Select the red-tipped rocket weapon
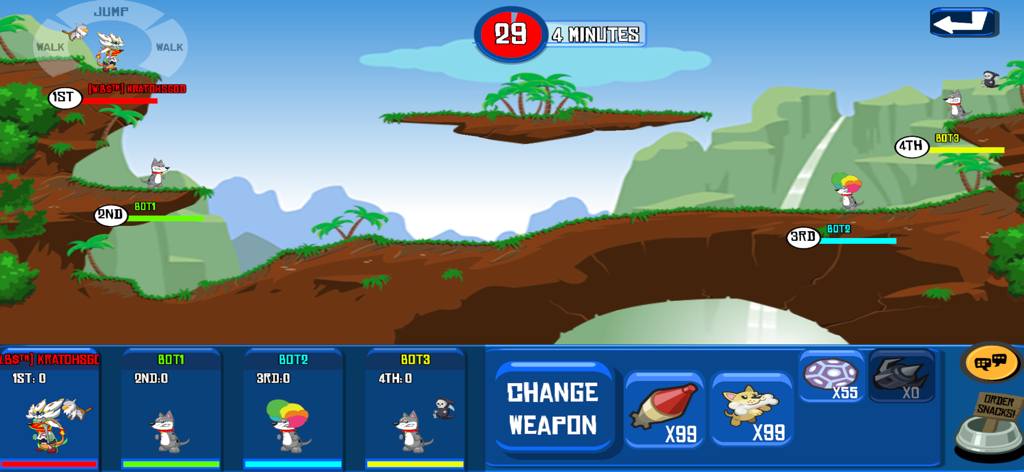1024x472 pixels. click(664, 410)
